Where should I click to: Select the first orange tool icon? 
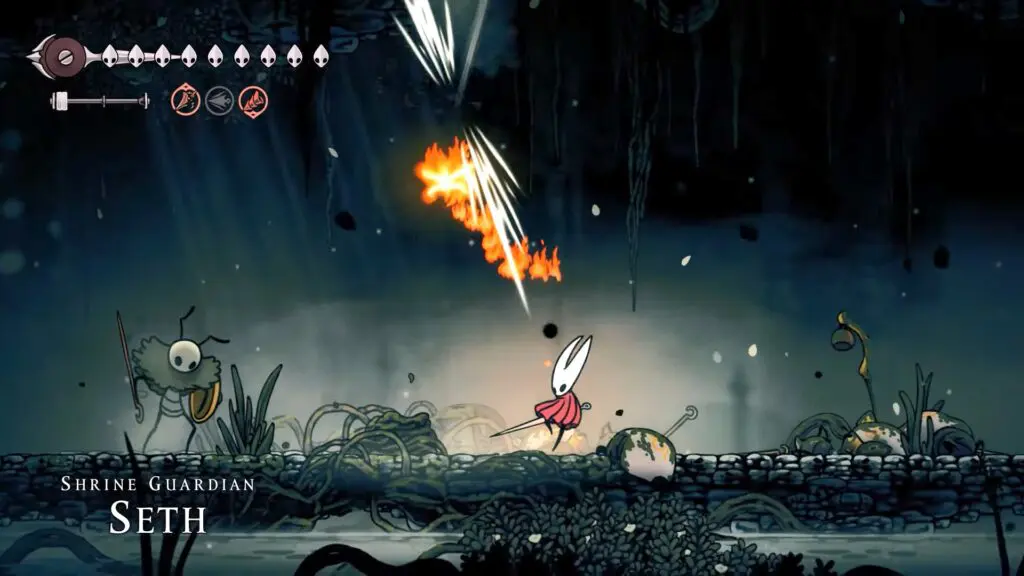pos(186,100)
